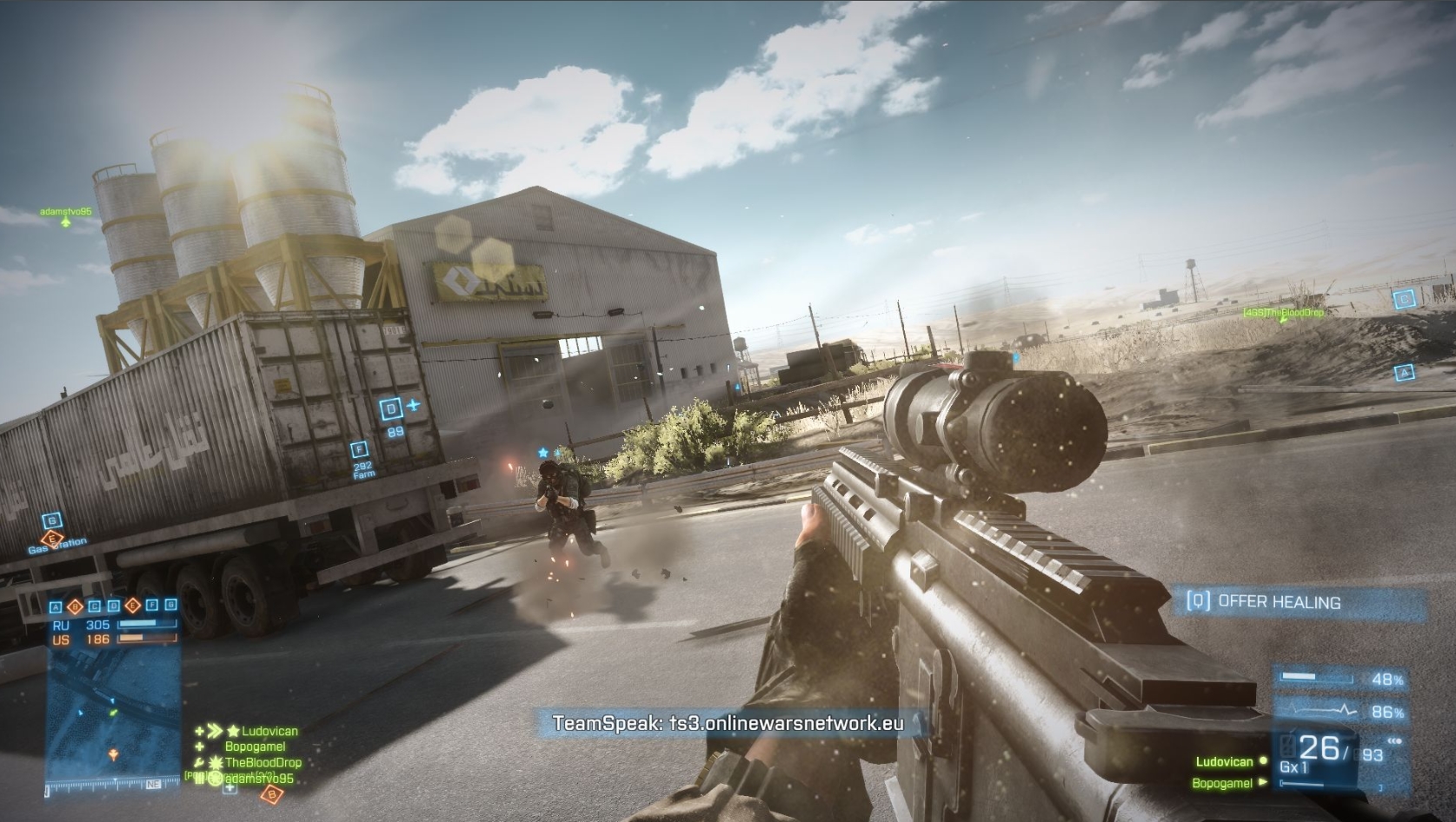Click the fire-mode indicator beside the ammo count
1456x822 pixels.
(1393, 740)
